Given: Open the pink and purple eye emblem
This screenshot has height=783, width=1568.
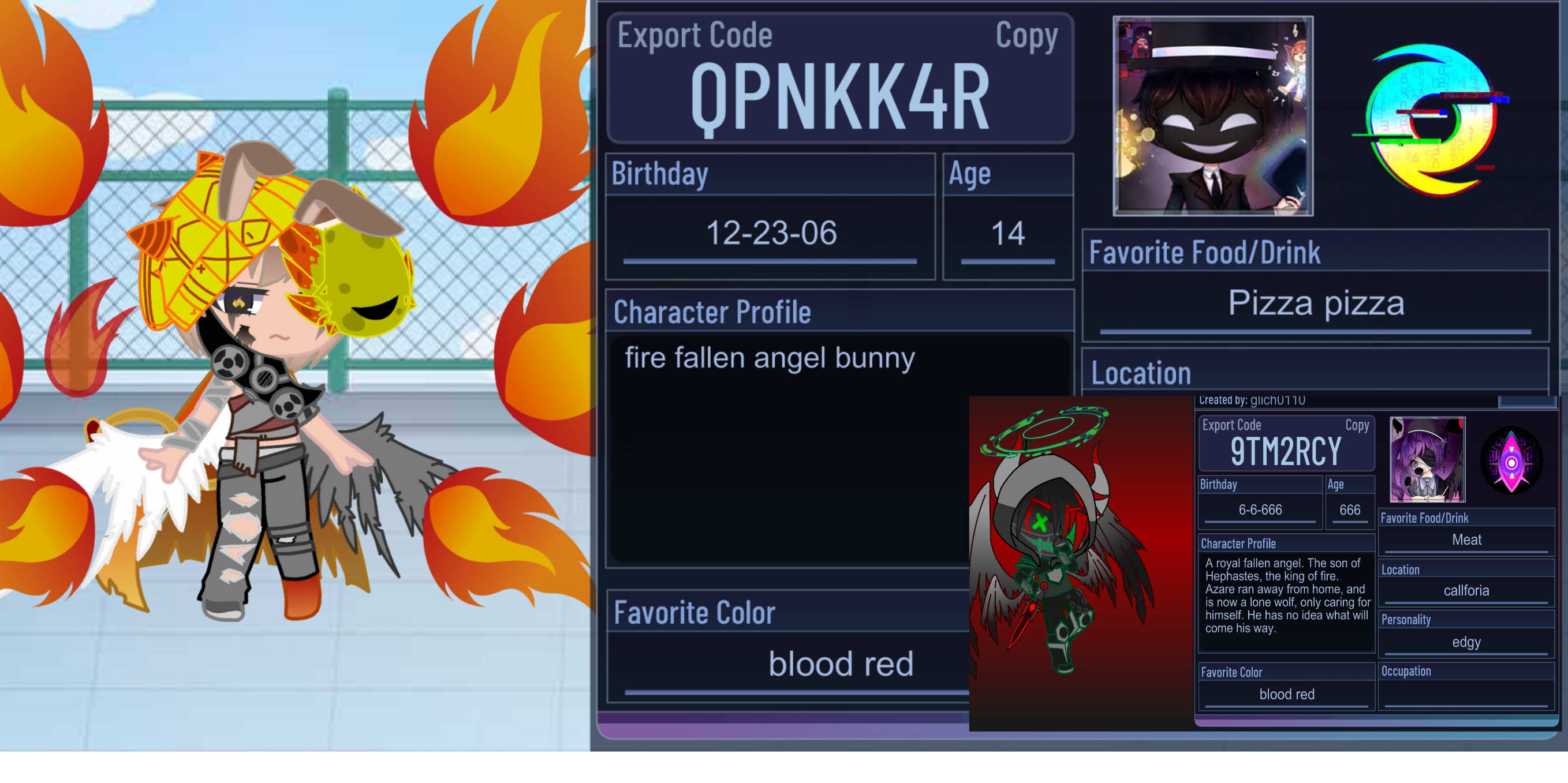Looking at the screenshot, I should [1511, 460].
